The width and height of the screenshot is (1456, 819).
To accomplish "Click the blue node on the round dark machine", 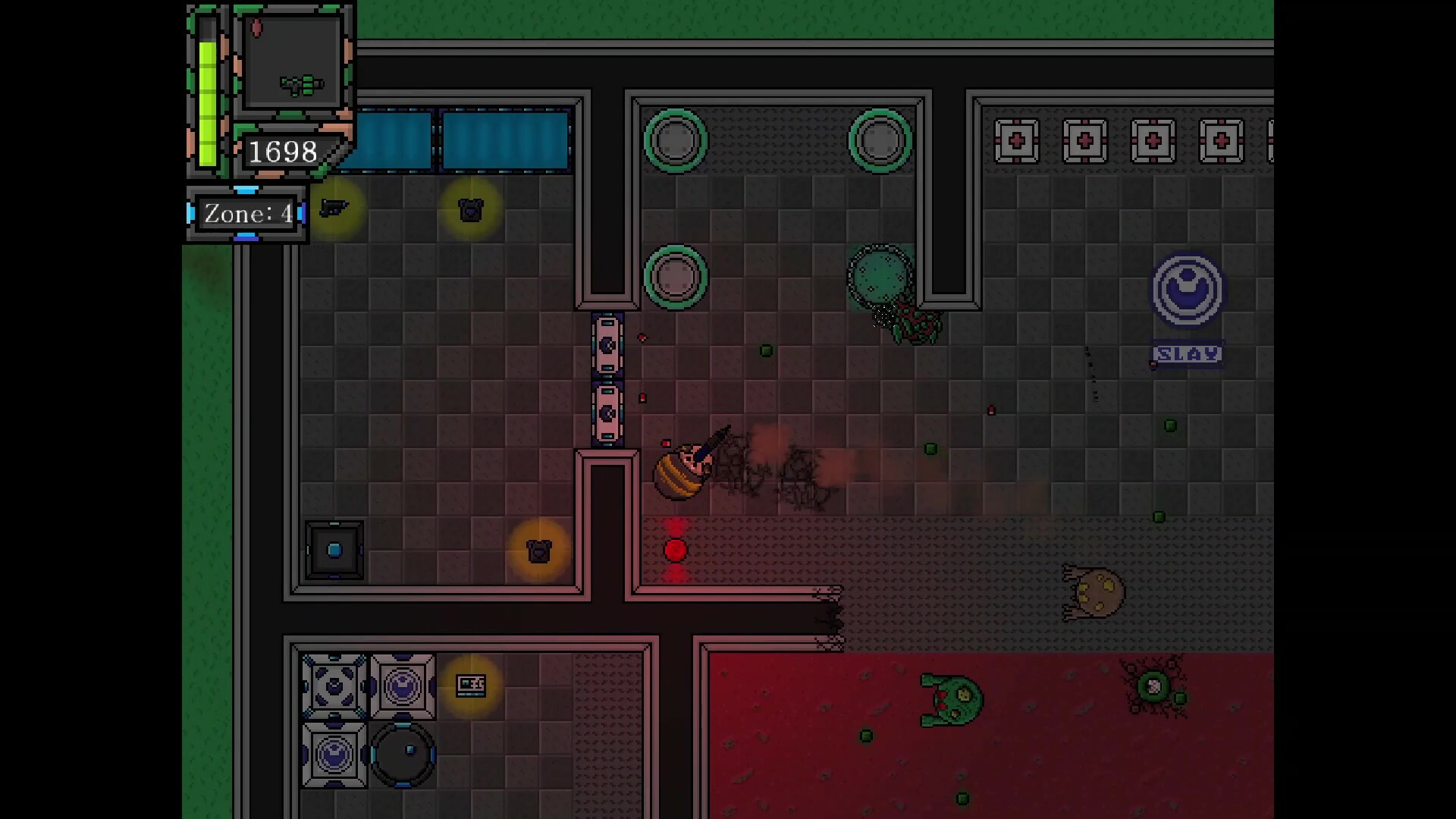I will pos(410,749).
